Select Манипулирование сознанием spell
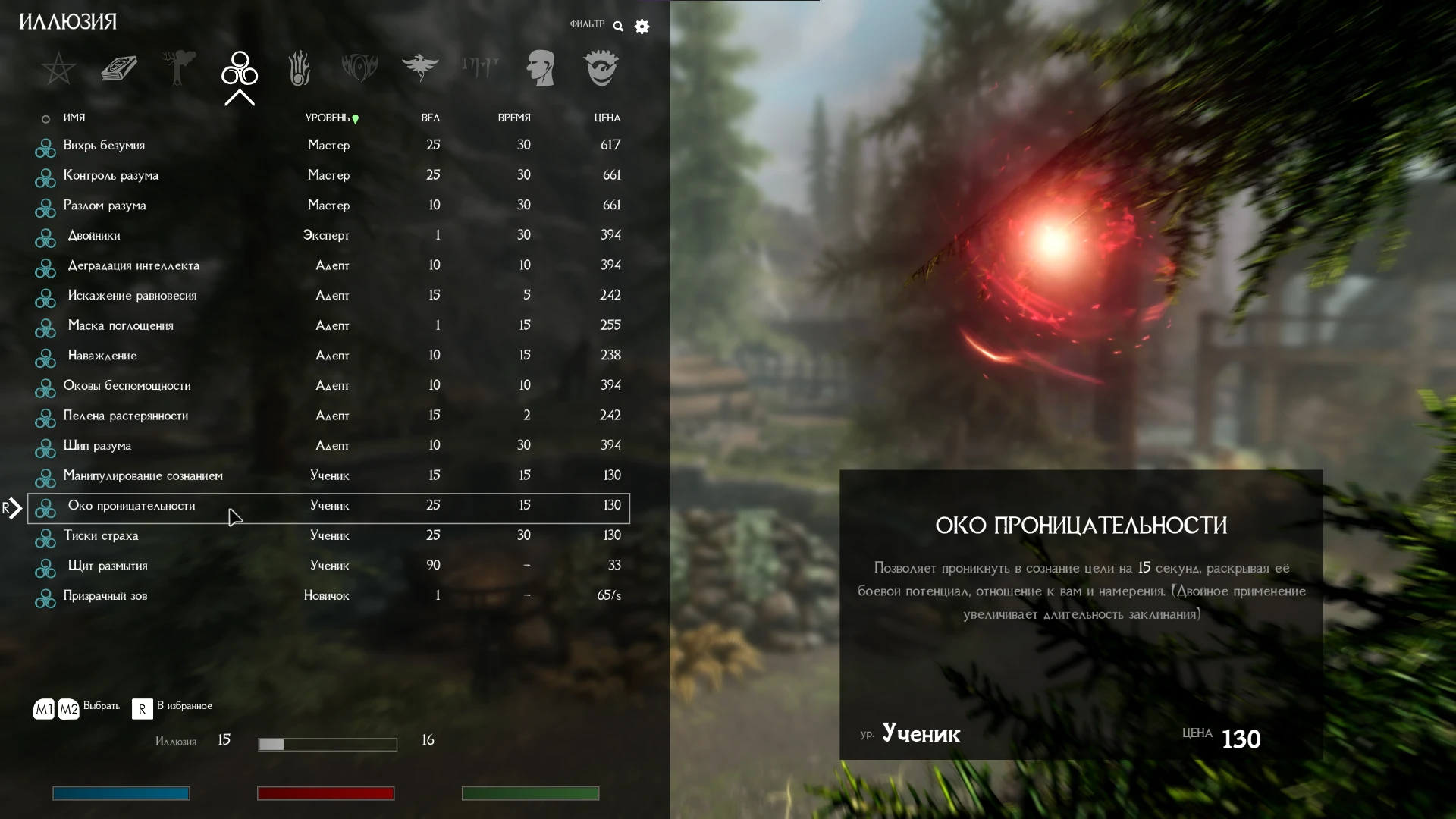Viewport: 1456px width, 819px height. coord(143,476)
